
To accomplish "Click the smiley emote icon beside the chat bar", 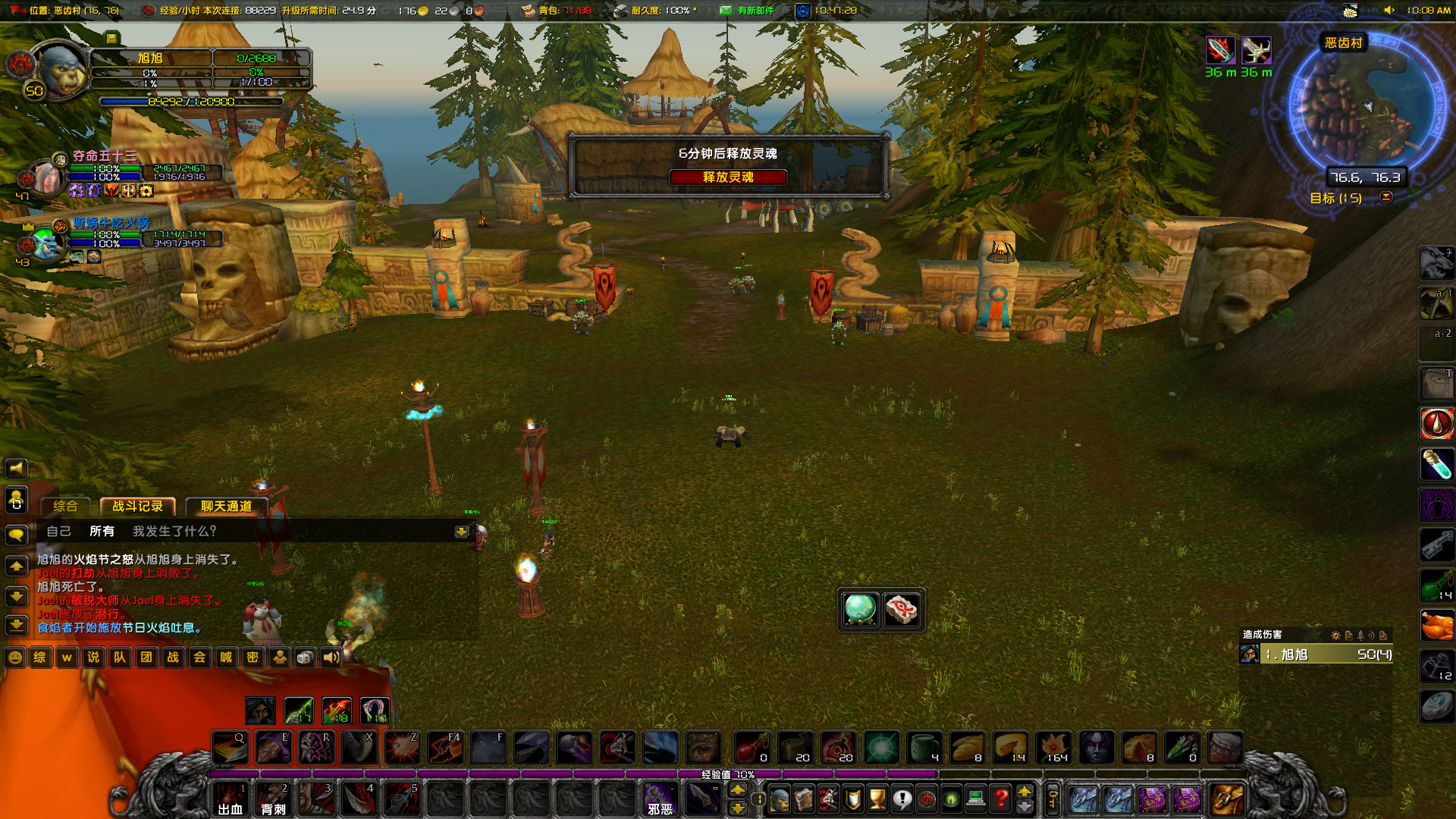I will click(15, 657).
